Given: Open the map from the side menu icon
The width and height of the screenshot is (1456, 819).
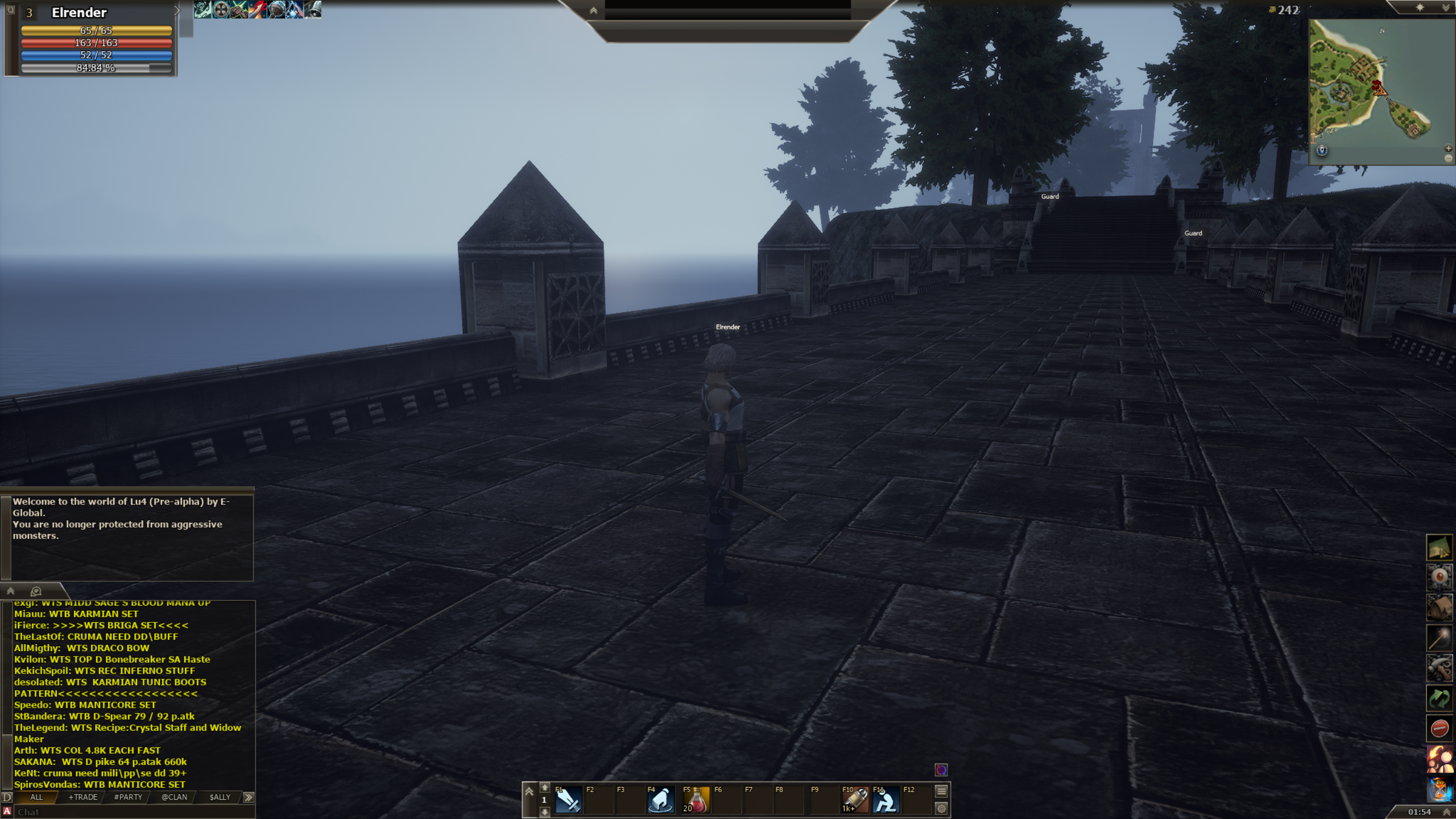Looking at the screenshot, I should click(x=1439, y=548).
